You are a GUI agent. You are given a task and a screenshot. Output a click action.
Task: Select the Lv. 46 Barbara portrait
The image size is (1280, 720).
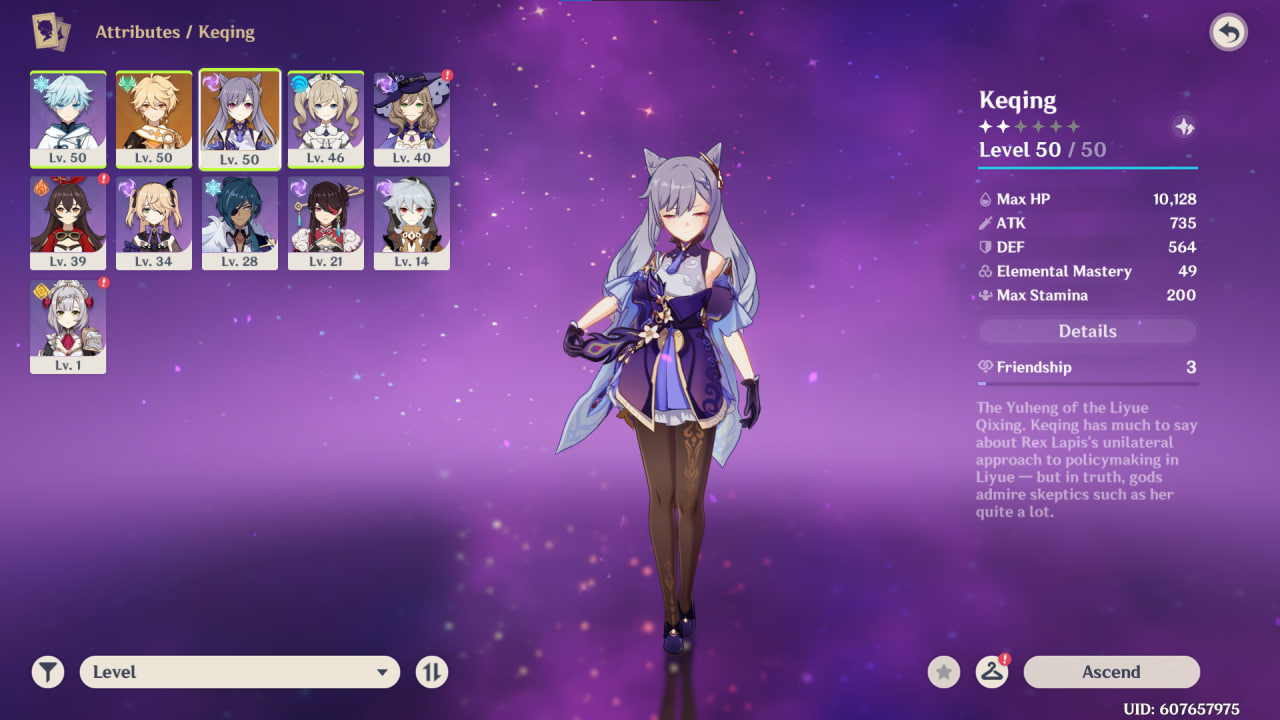pyautogui.click(x=326, y=119)
